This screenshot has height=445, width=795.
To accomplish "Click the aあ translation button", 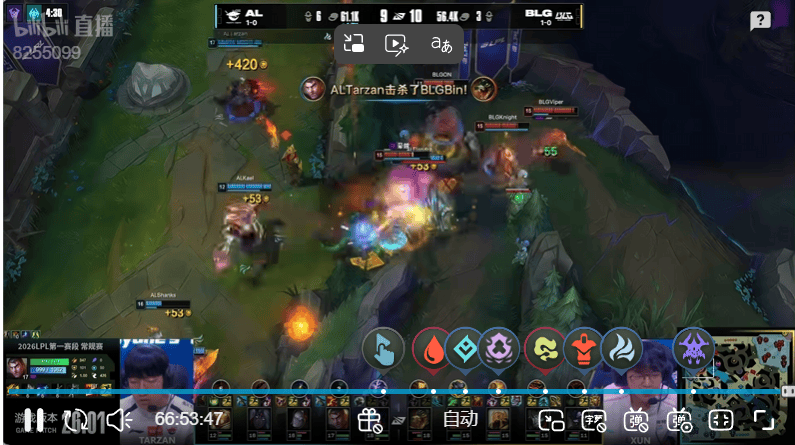I will tap(441, 43).
